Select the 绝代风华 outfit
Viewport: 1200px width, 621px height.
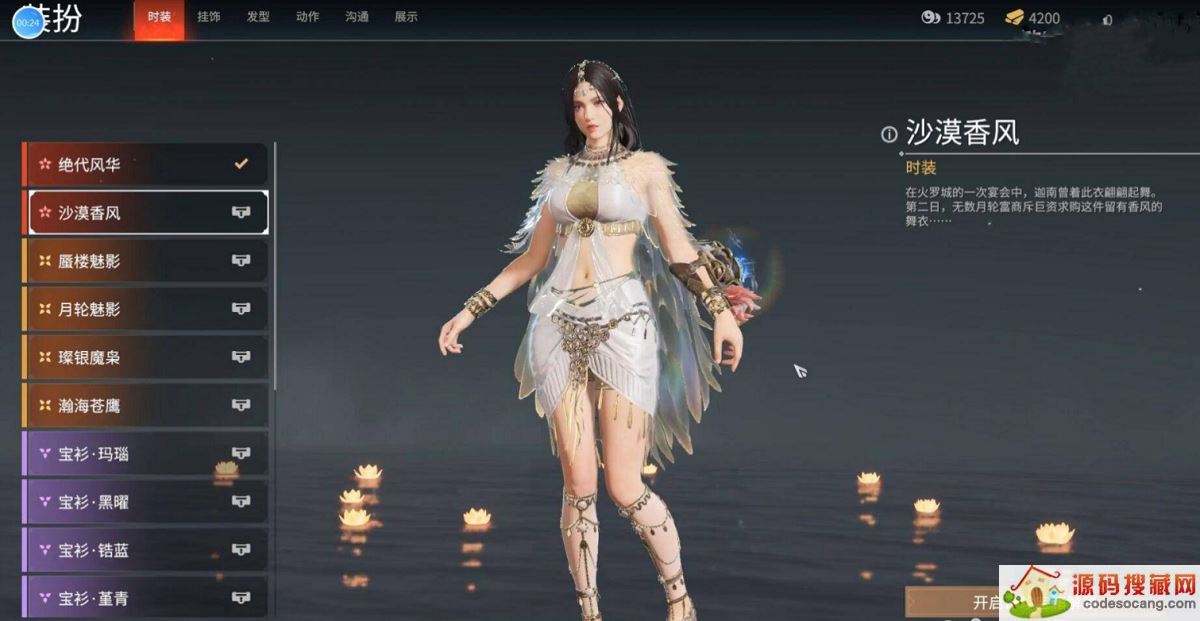(x=146, y=164)
